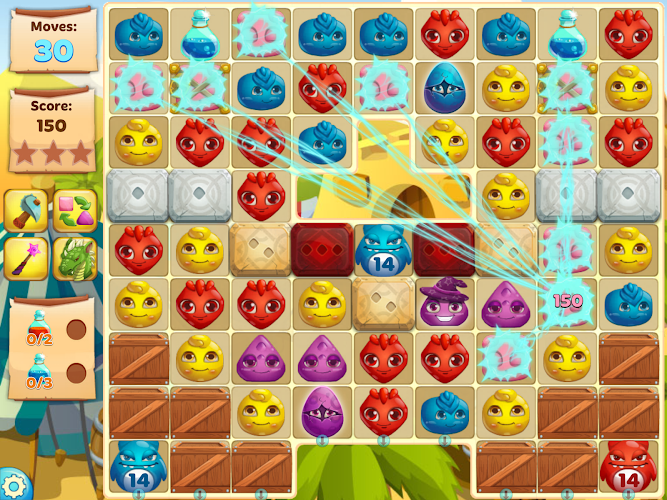The width and height of the screenshot is (667, 500).
Task: Activate the hammer booster
Action: (x=27, y=211)
